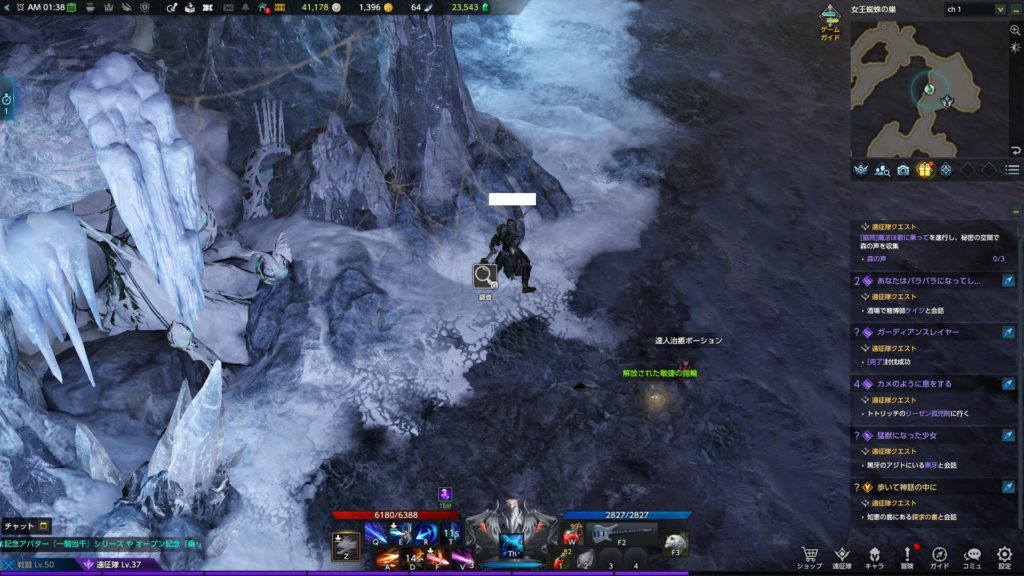This screenshot has height=576, width=1024.
Task: Click the minimap magnifier zoom button
Action: [1015, 32]
